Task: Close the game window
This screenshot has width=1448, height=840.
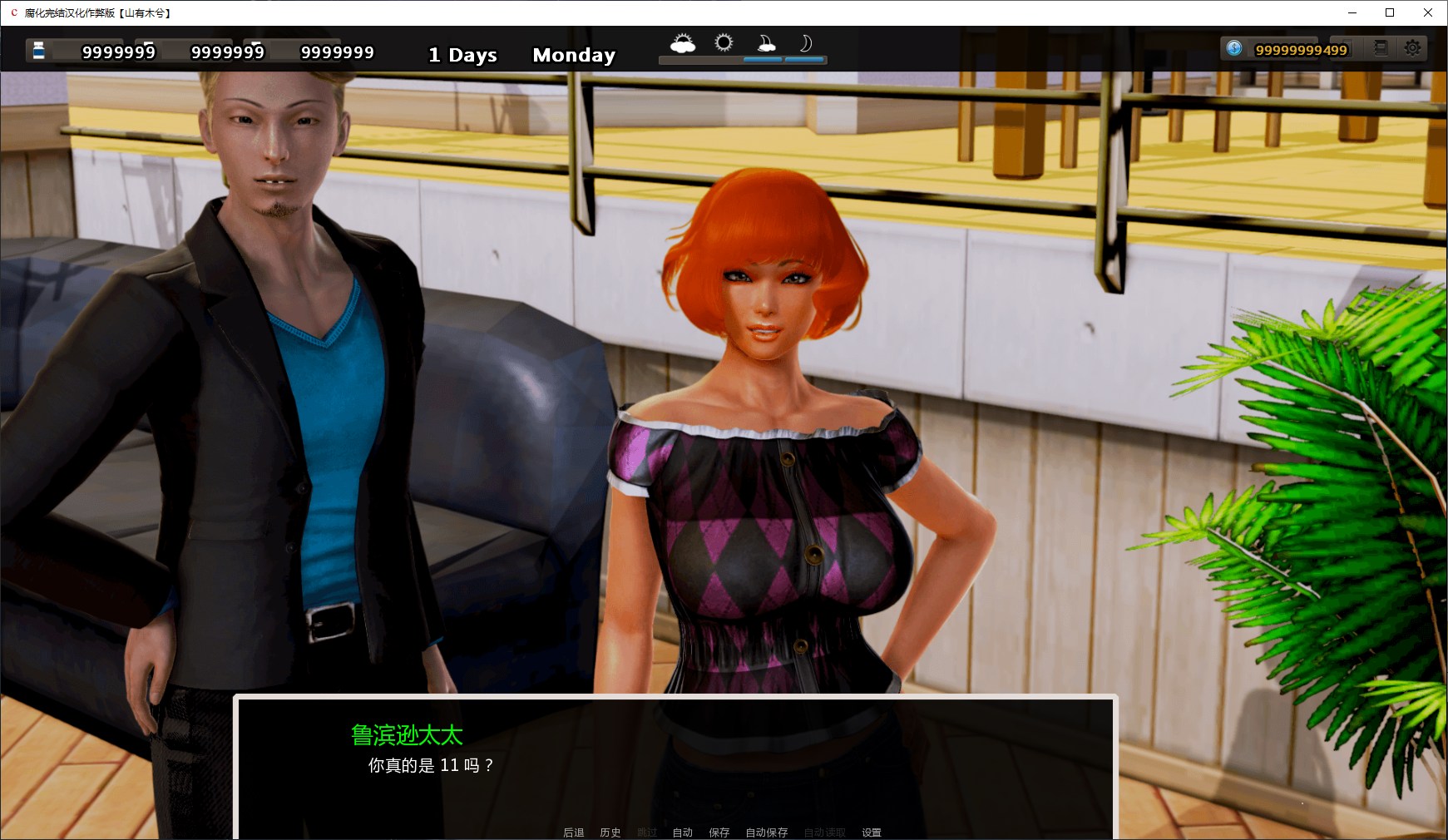Action: point(1428,12)
